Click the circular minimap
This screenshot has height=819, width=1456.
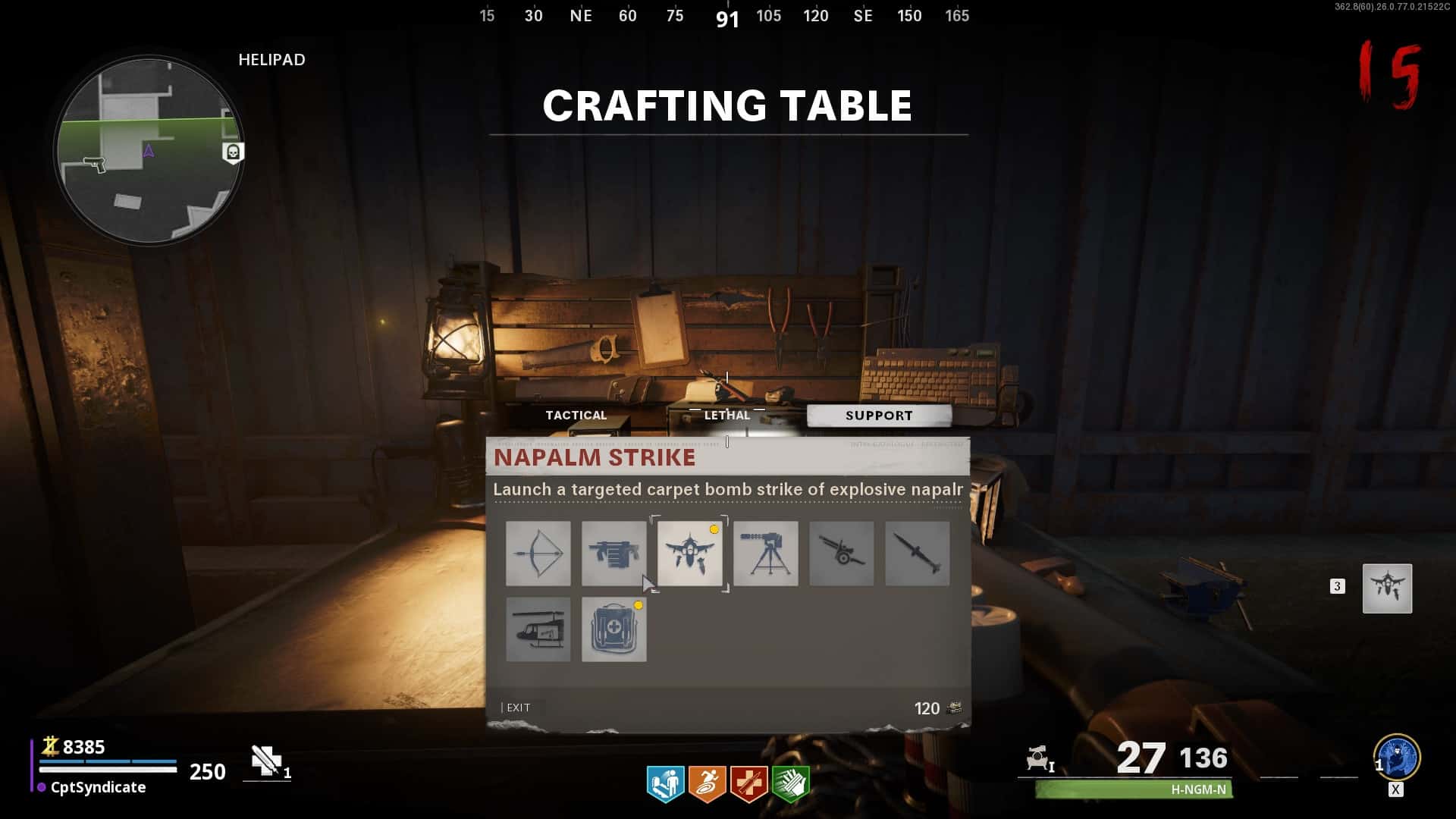(x=149, y=150)
